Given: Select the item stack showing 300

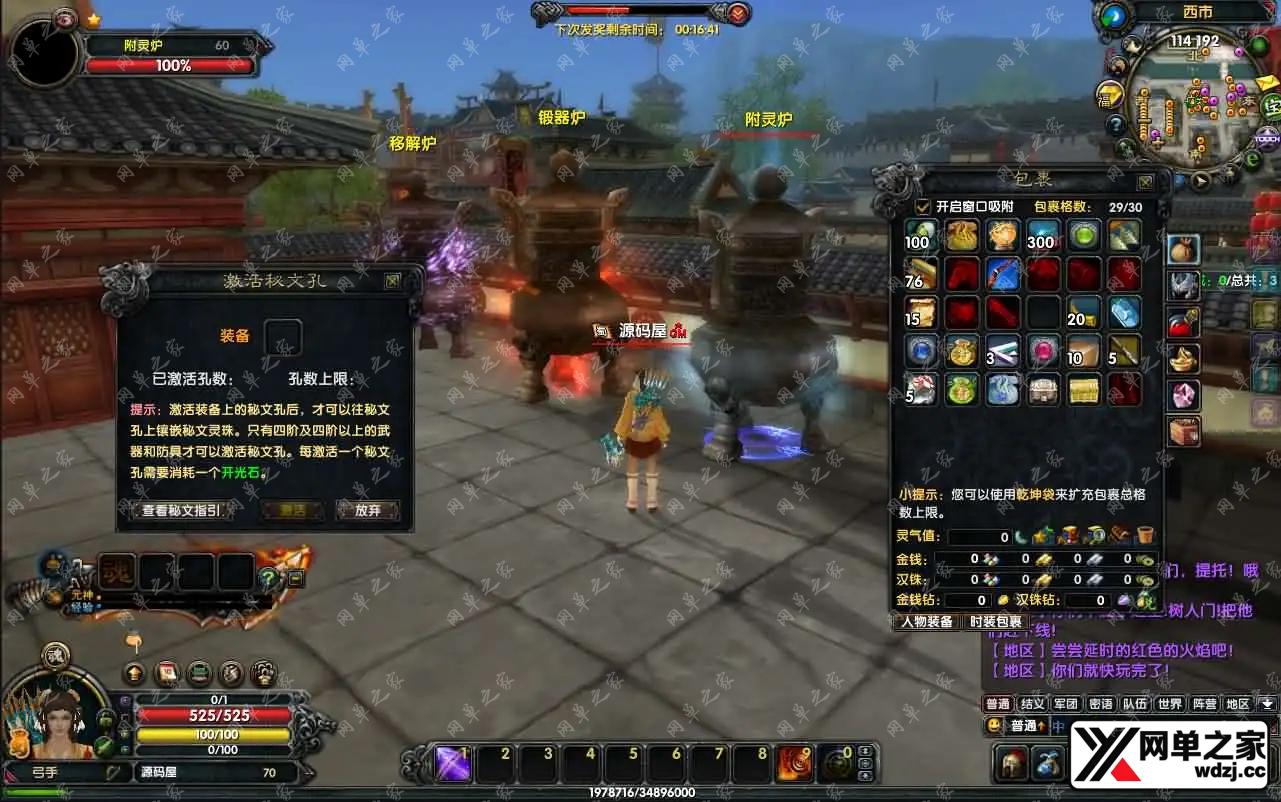Looking at the screenshot, I should point(1042,235).
